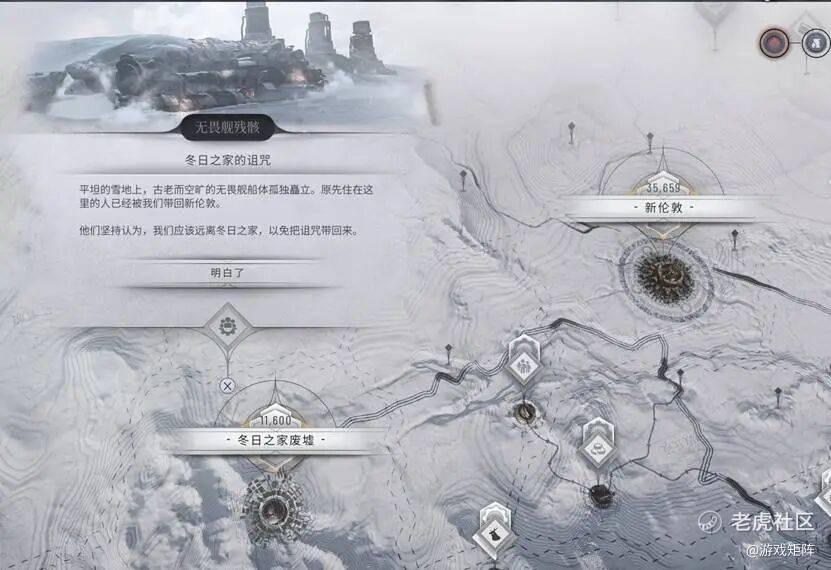Select the stacked-rings resource marker on the map

[x=599, y=449]
